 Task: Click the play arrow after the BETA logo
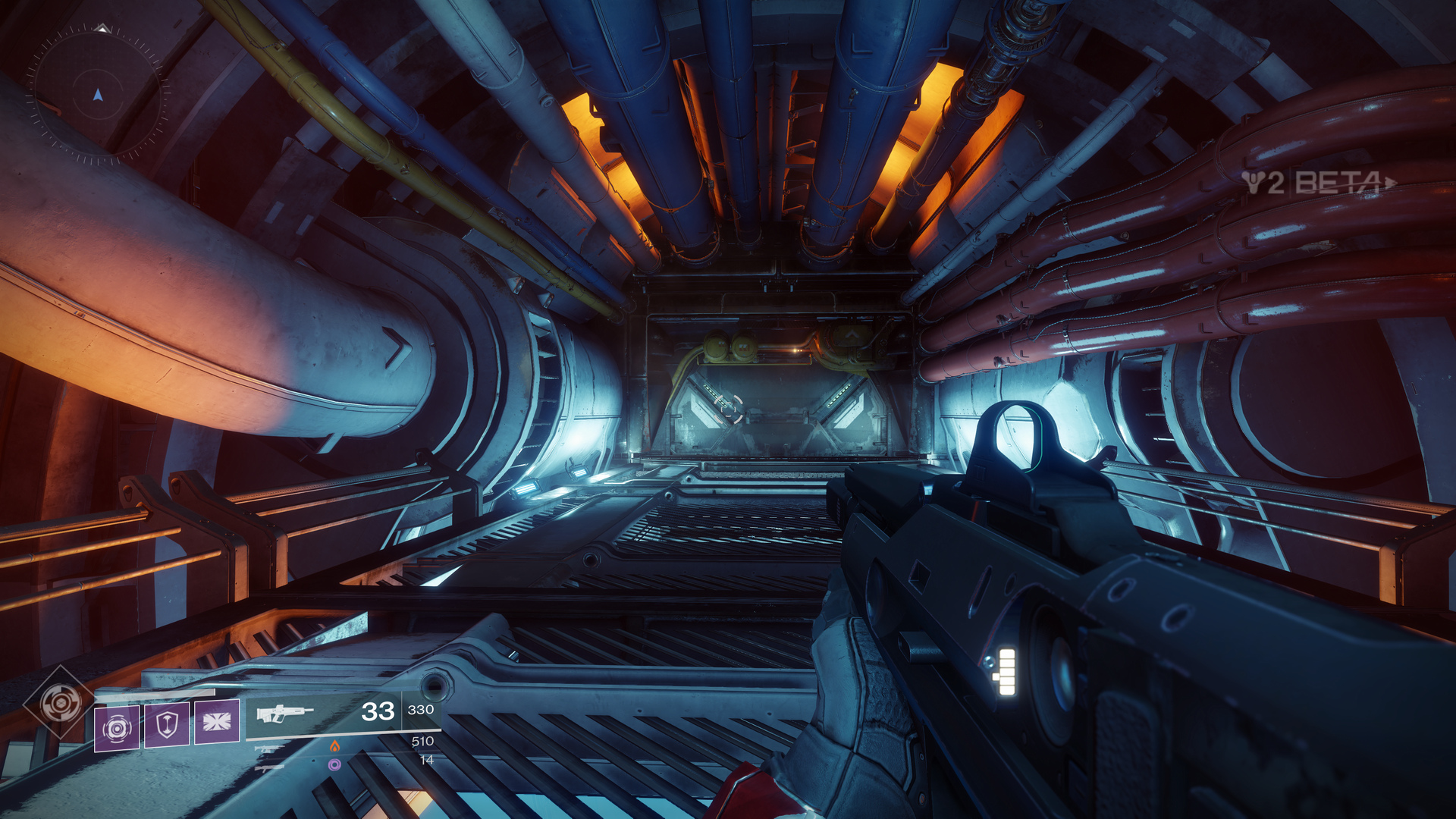1389,181
